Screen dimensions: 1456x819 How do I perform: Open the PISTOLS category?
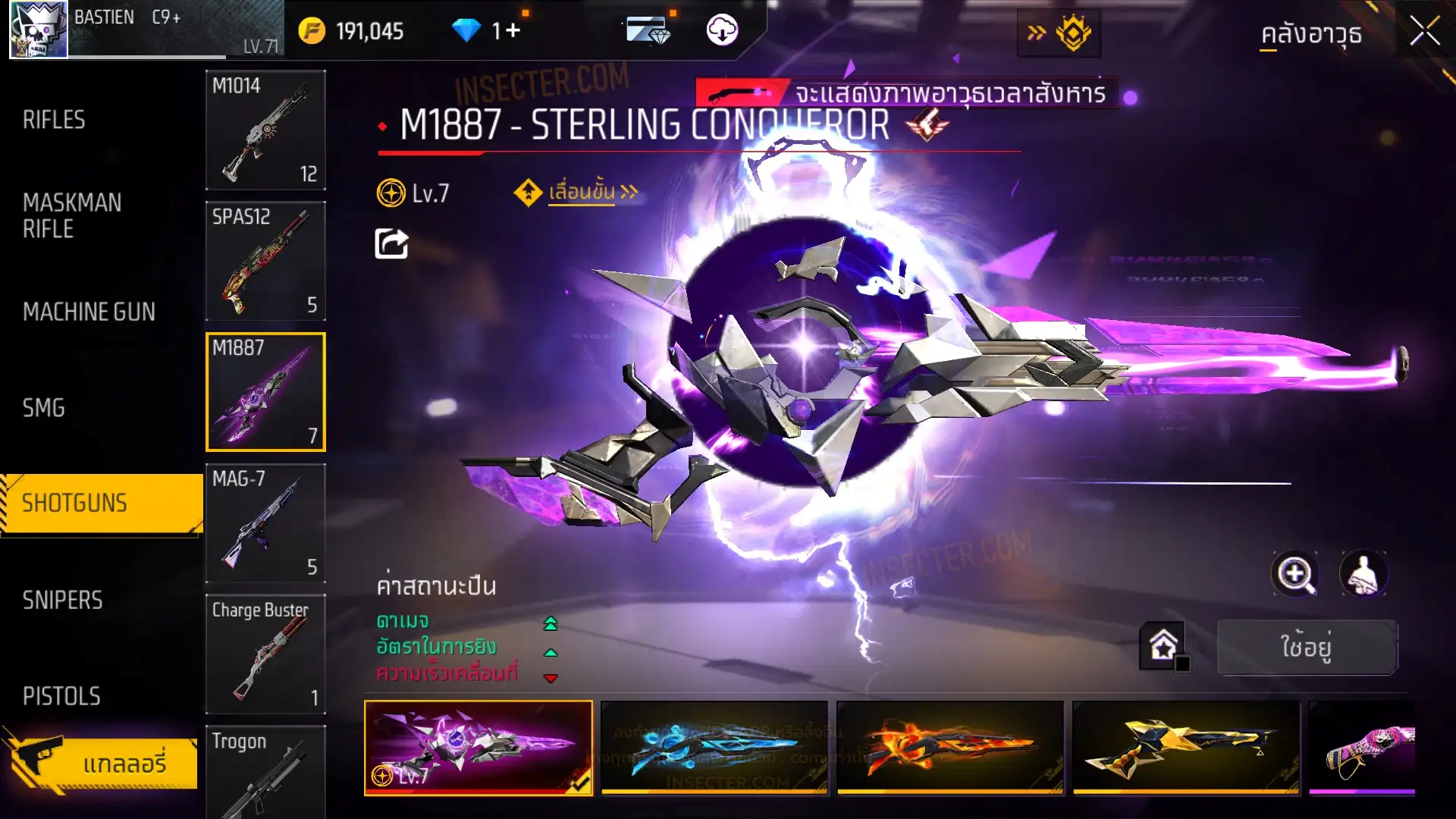61,696
